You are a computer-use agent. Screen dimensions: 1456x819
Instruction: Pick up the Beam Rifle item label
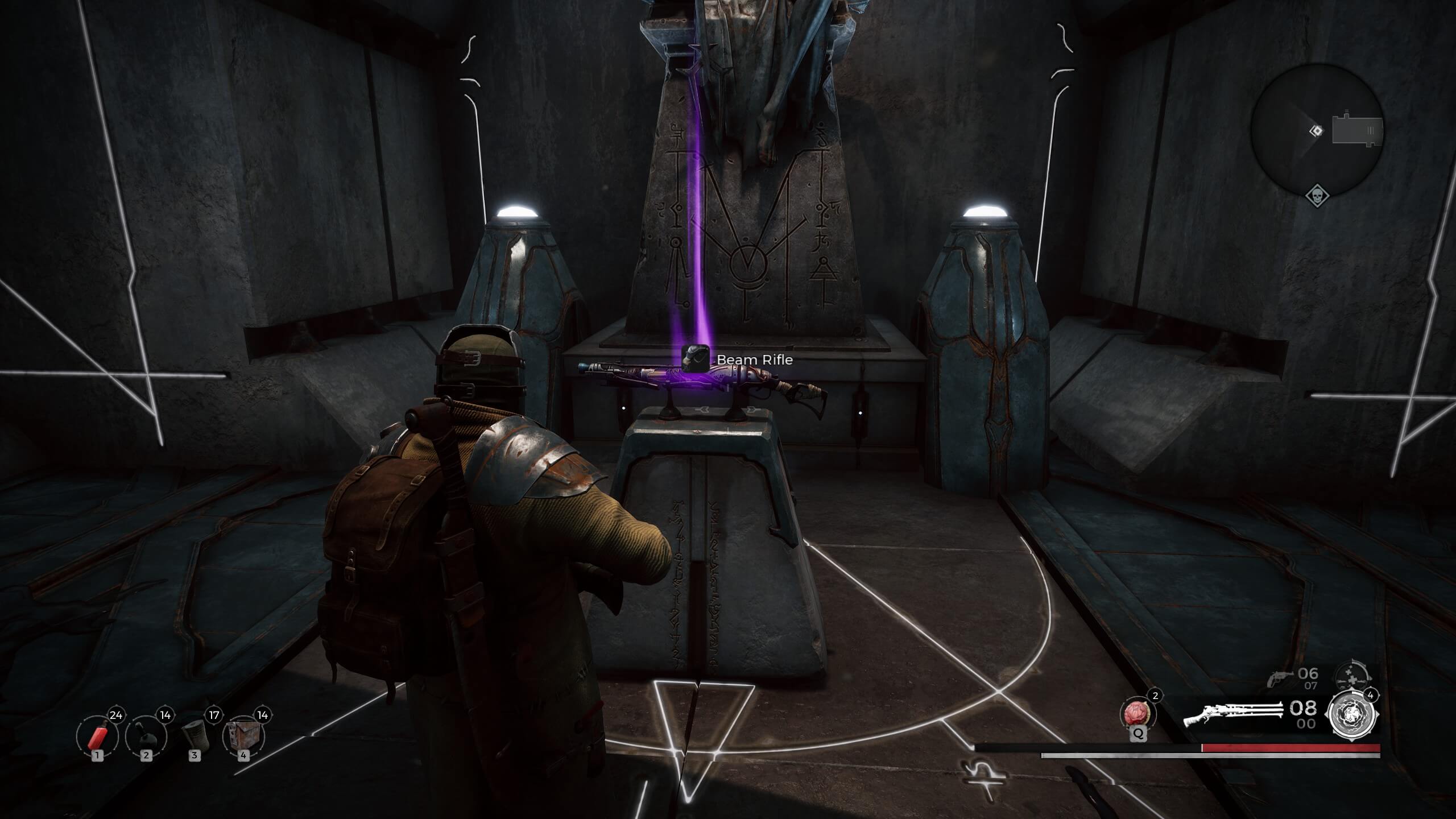(754, 359)
